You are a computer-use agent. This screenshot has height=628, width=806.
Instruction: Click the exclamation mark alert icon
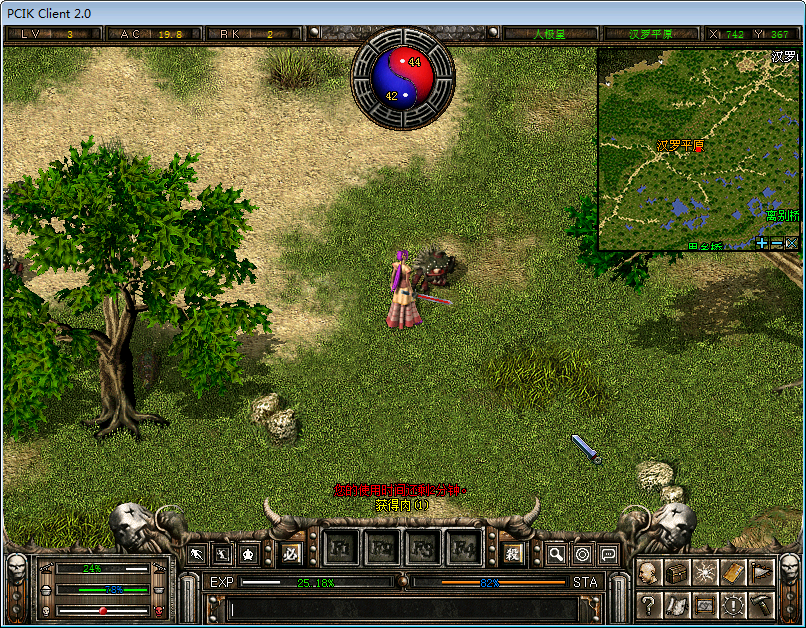pos(733,604)
